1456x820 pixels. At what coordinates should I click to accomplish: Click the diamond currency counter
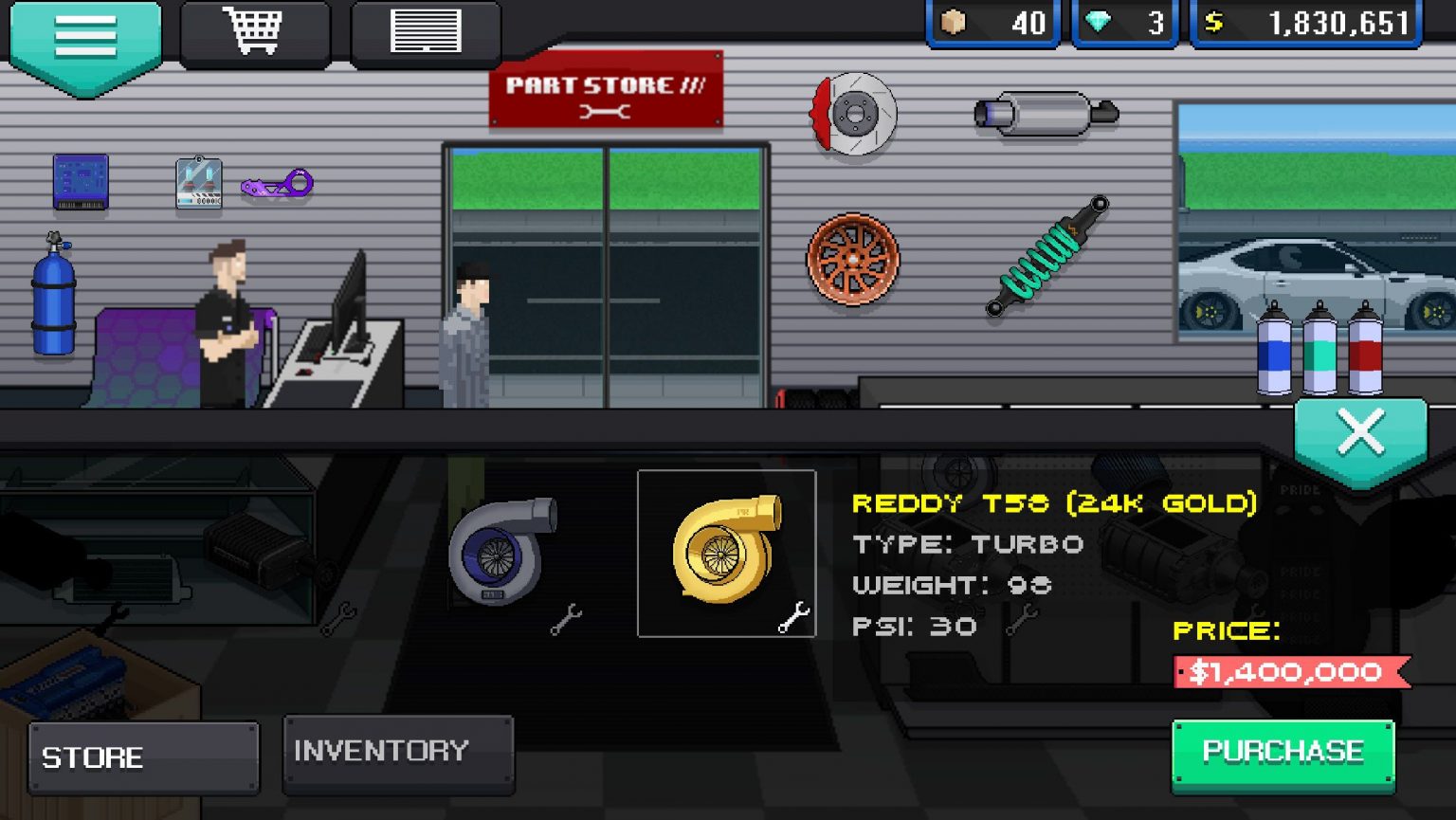(1126, 23)
